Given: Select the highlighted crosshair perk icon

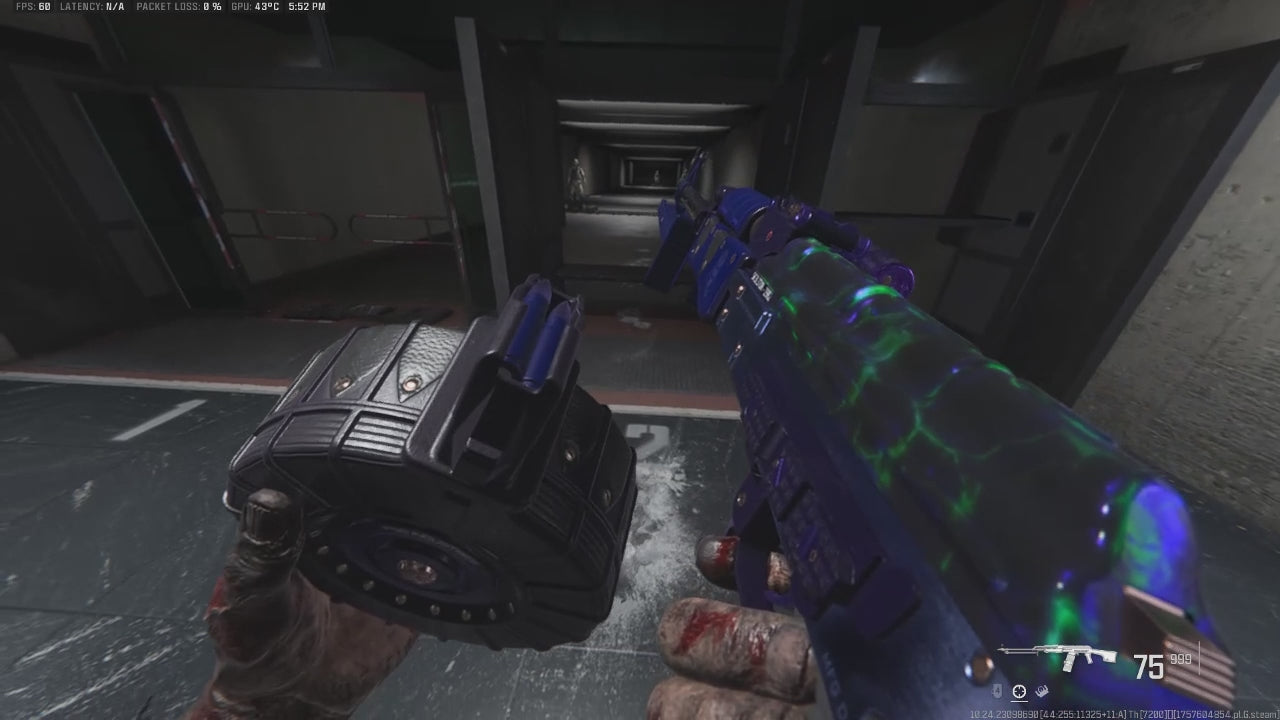Looking at the screenshot, I should [1019, 690].
